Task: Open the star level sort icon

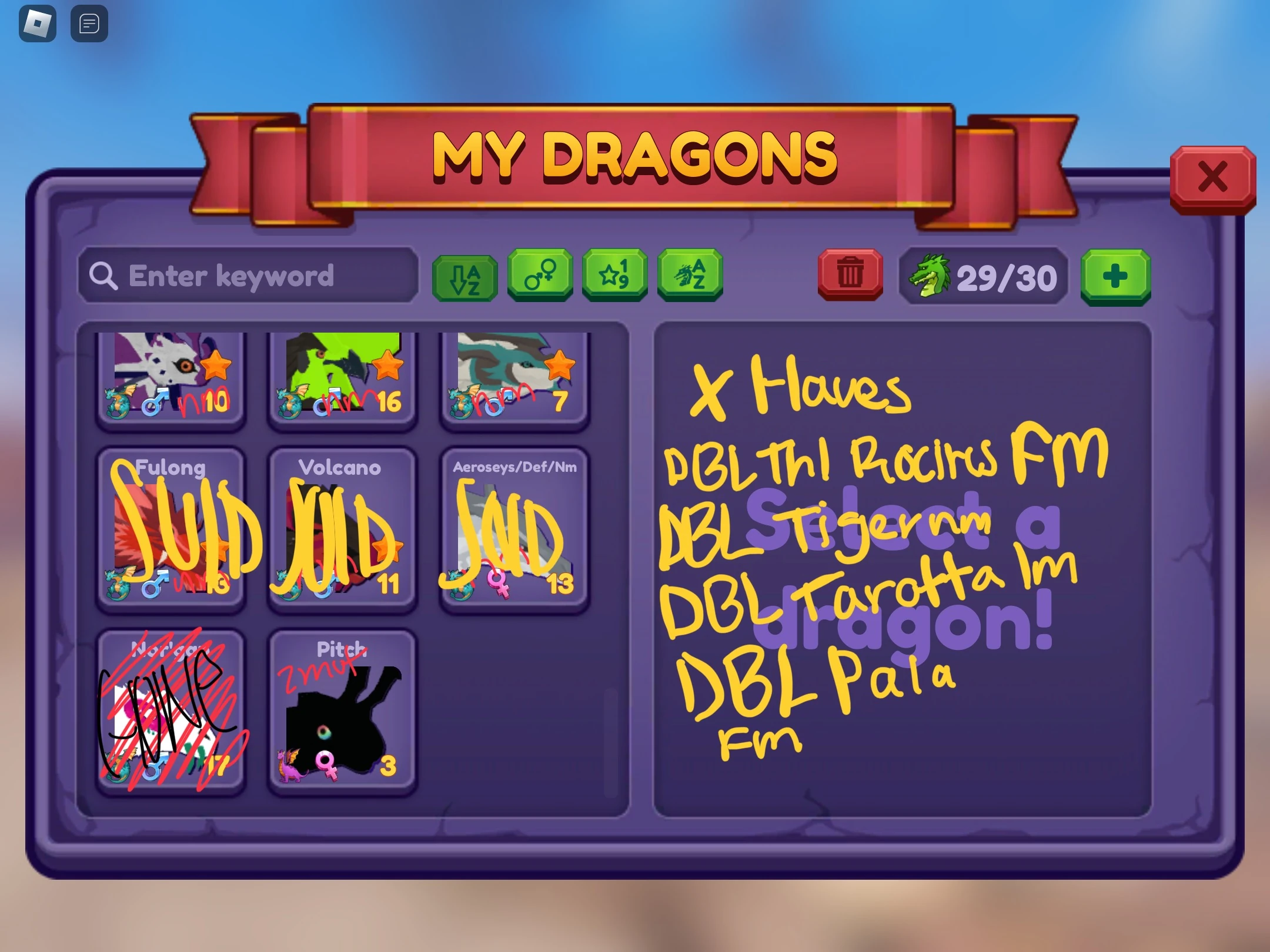Action: 614,276
